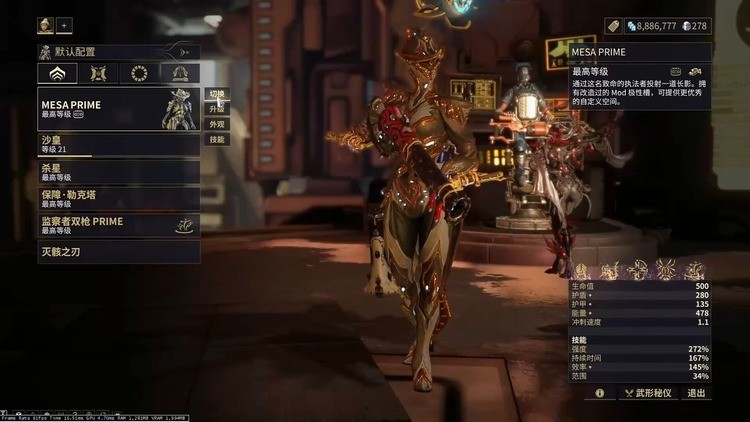Open the 升级 (upgrade) menu
Viewport: 750px width, 422px height.
[x=217, y=109]
